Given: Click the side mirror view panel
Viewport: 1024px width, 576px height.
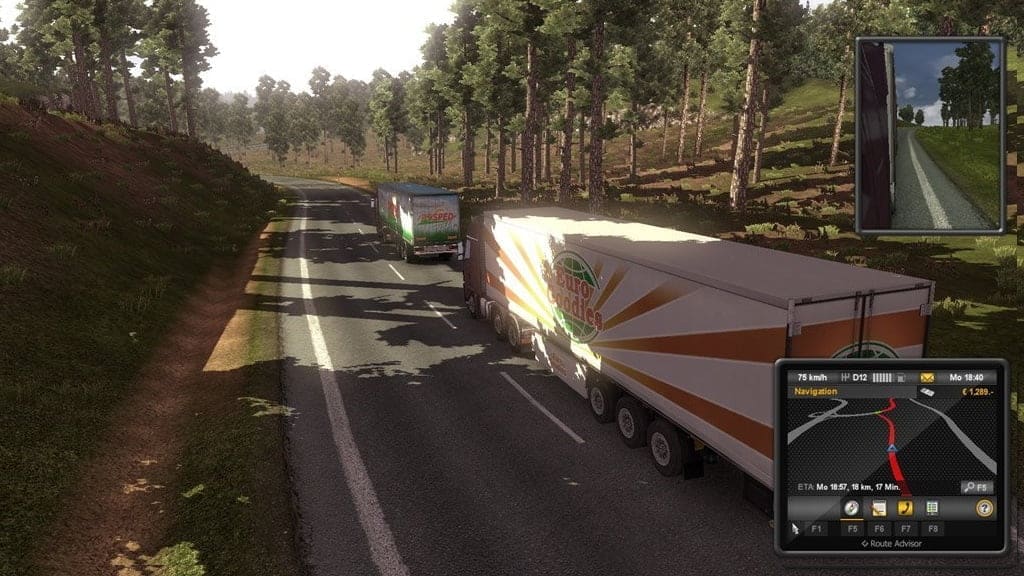Looking at the screenshot, I should [929, 134].
